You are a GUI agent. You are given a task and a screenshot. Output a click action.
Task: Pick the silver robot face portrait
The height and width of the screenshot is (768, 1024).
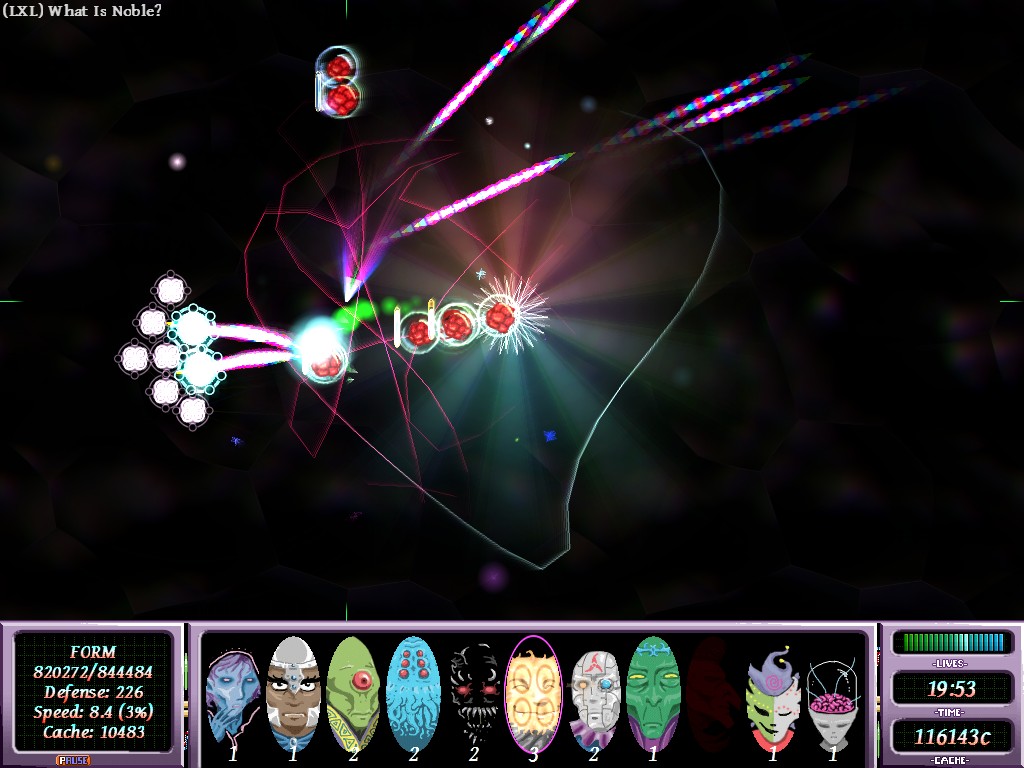pyautogui.click(x=594, y=692)
